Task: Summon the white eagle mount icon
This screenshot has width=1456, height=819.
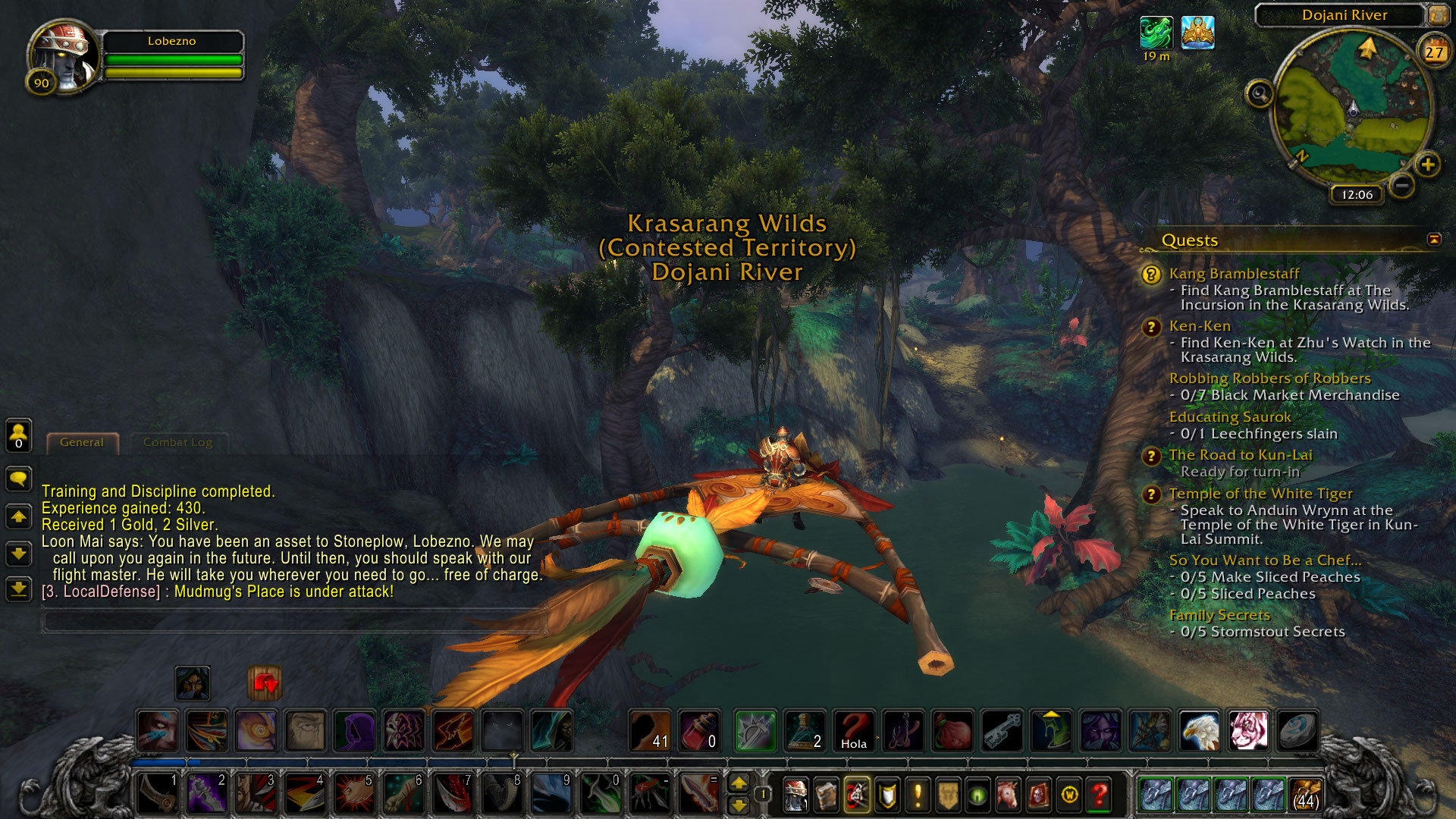Action: [x=1199, y=730]
